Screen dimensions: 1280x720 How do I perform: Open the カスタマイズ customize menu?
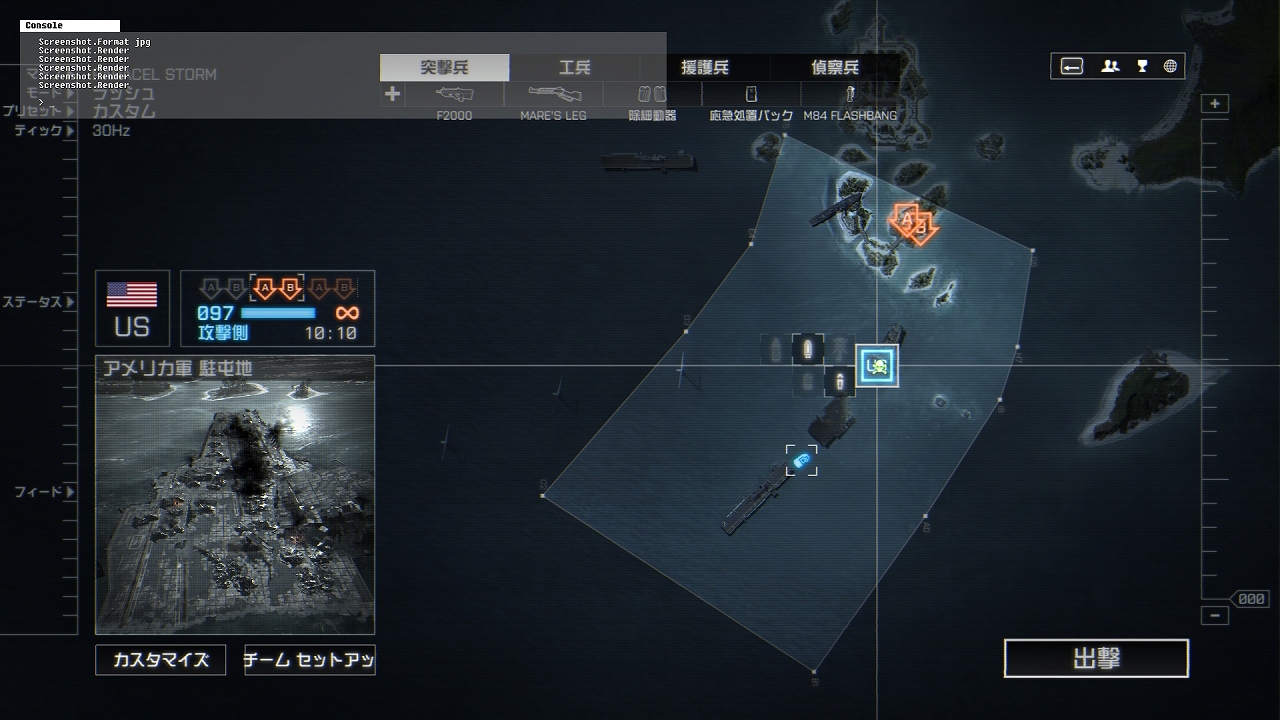(161, 660)
